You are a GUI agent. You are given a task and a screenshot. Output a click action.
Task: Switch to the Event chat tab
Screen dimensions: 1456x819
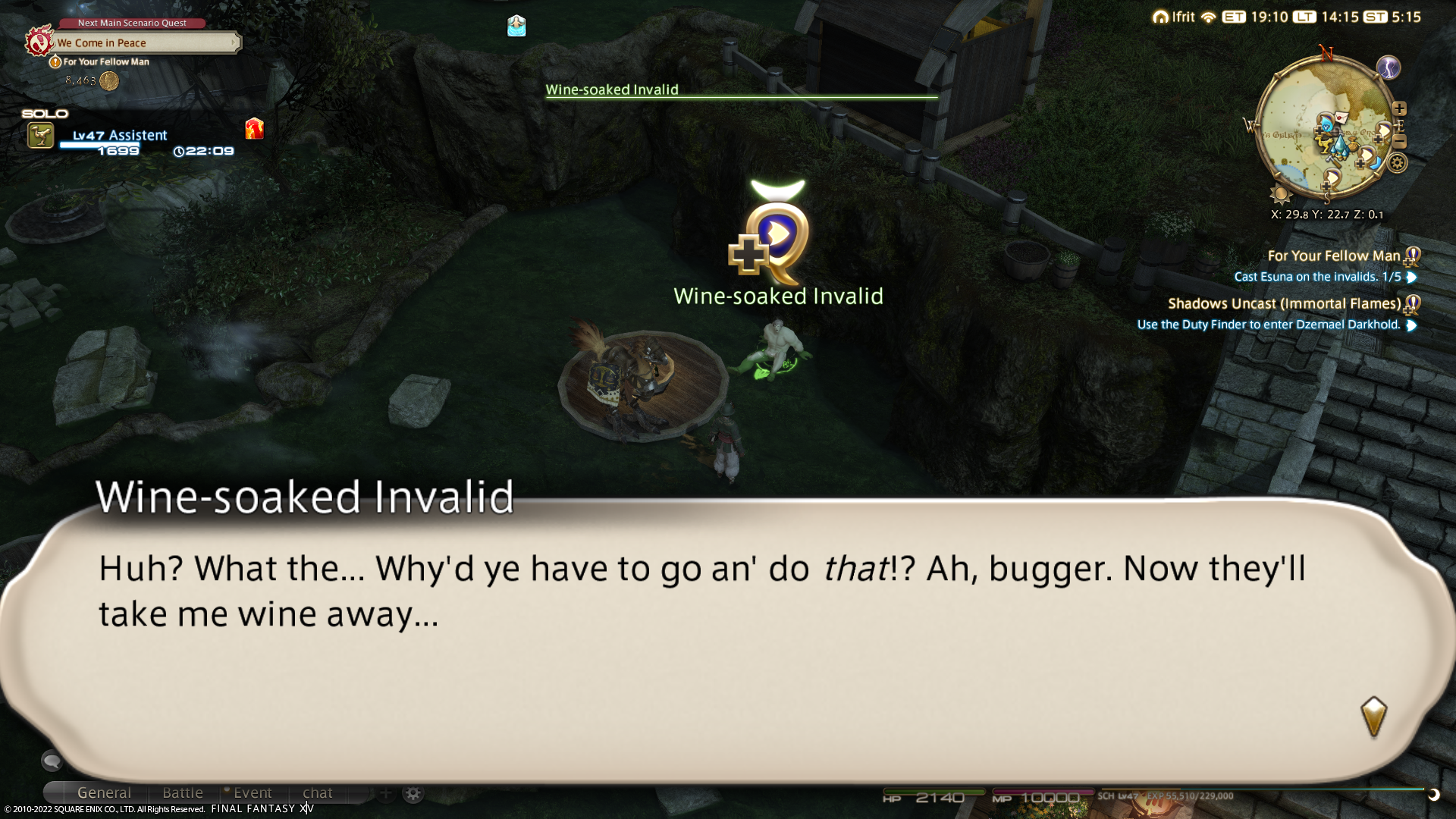[253, 793]
